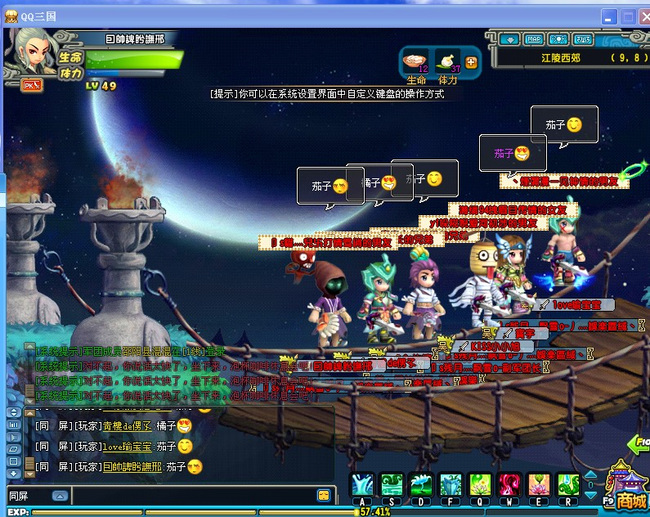
Task: Select the 体力 stamina item slot
Action: click(446, 61)
